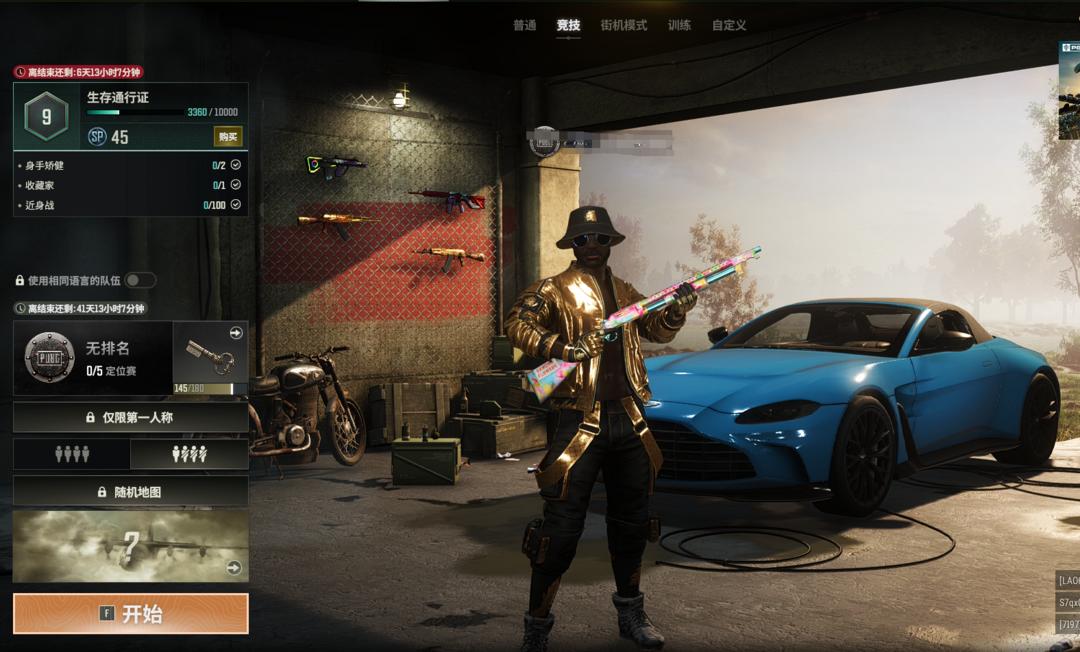Click the 随机地图 map selection button
Image resolution: width=1080 pixels, height=652 pixels.
[x=131, y=492]
